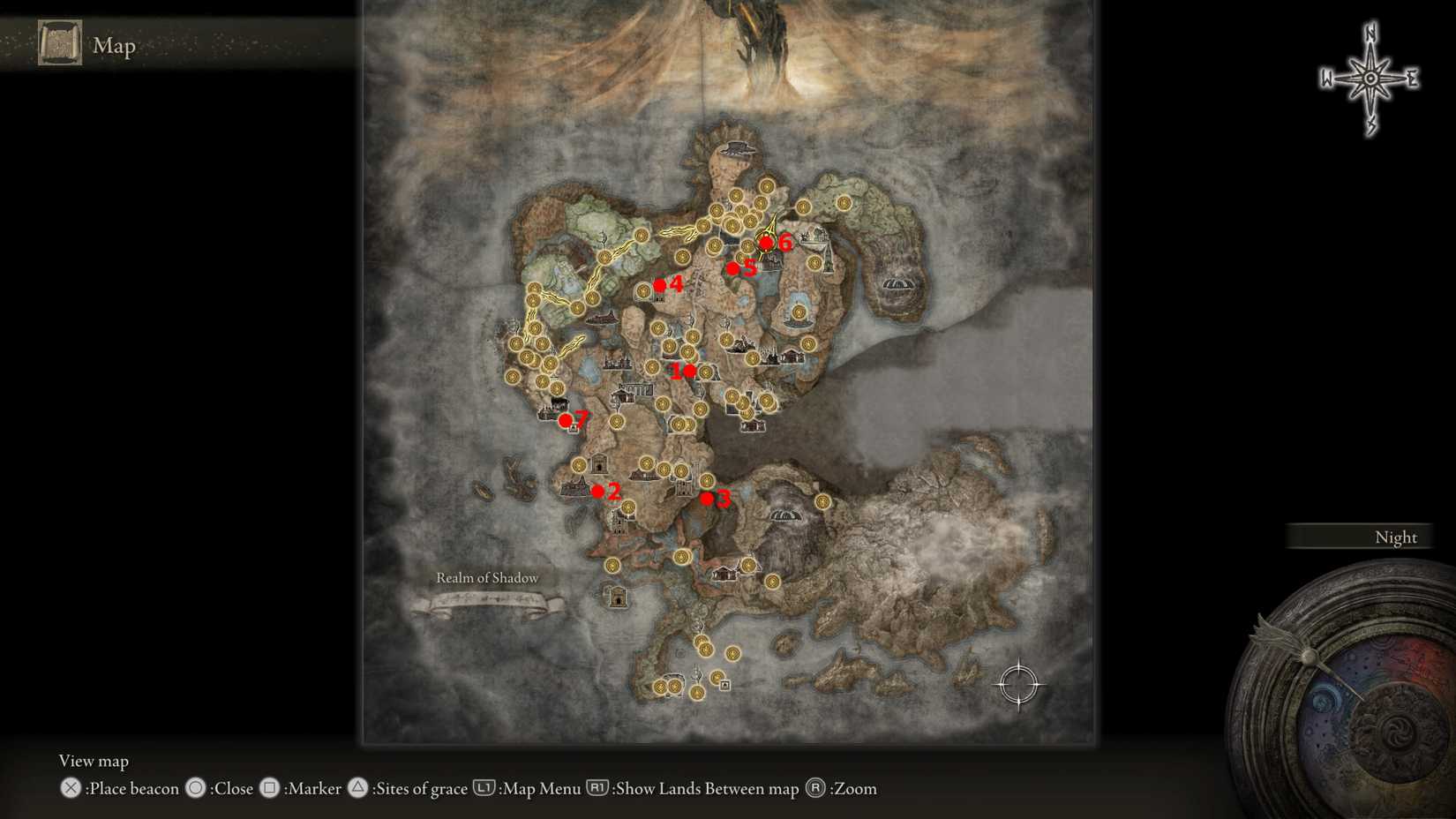Viewport: 1456px width, 819px height.
Task: Click the Realm of Shadow banner
Action: tap(486, 578)
